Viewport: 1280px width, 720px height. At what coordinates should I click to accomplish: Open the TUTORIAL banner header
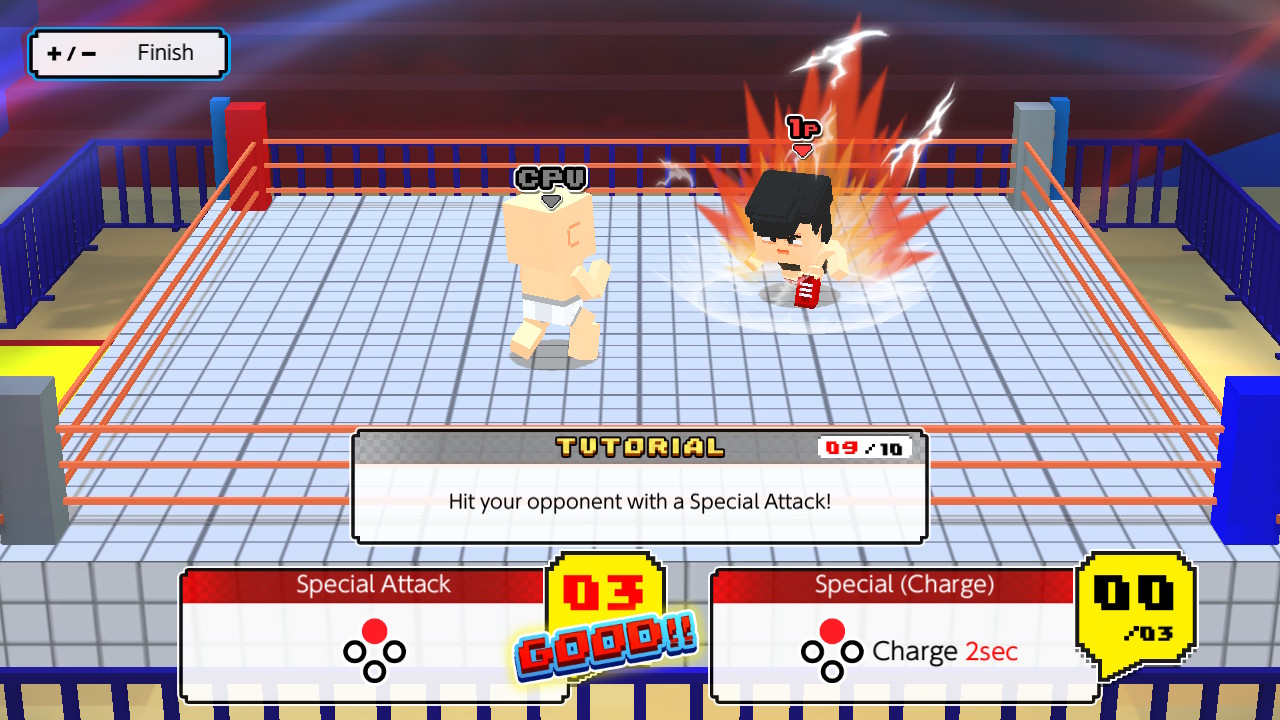pyautogui.click(x=638, y=447)
